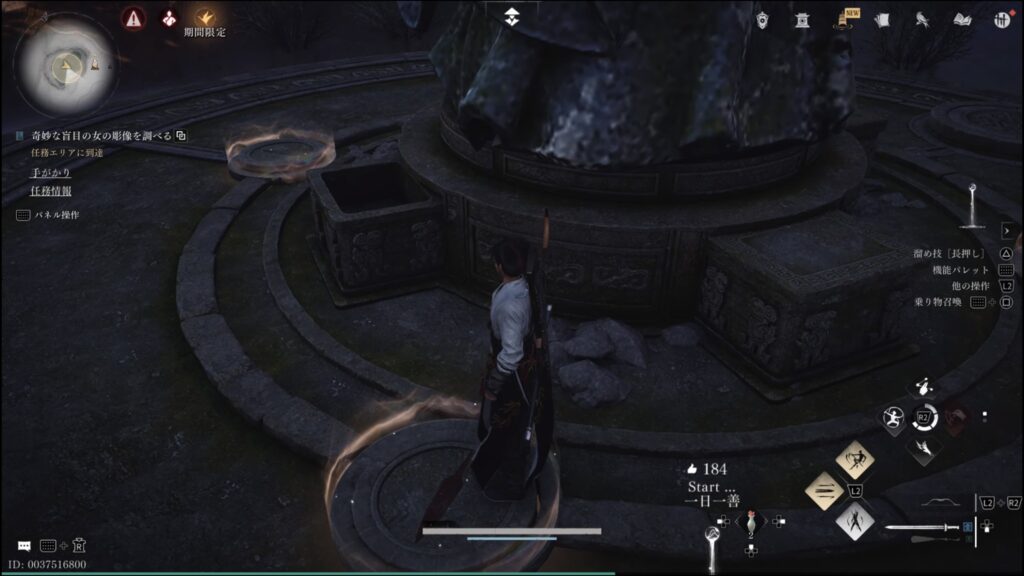Open the paper scrolls menu icon
The width and height of the screenshot is (1024, 576).
point(881,19)
